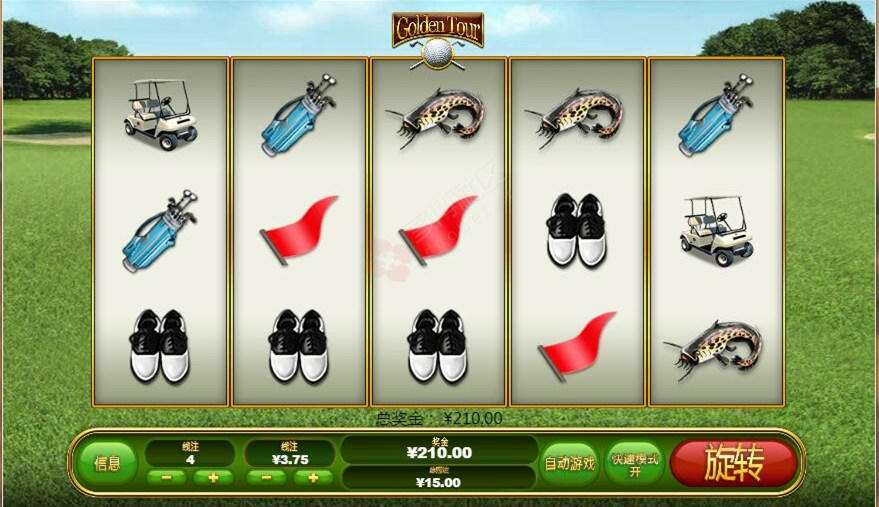This screenshot has width=879, height=507.
Task: Open the 信息 info panel
Action: (x=107, y=463)
